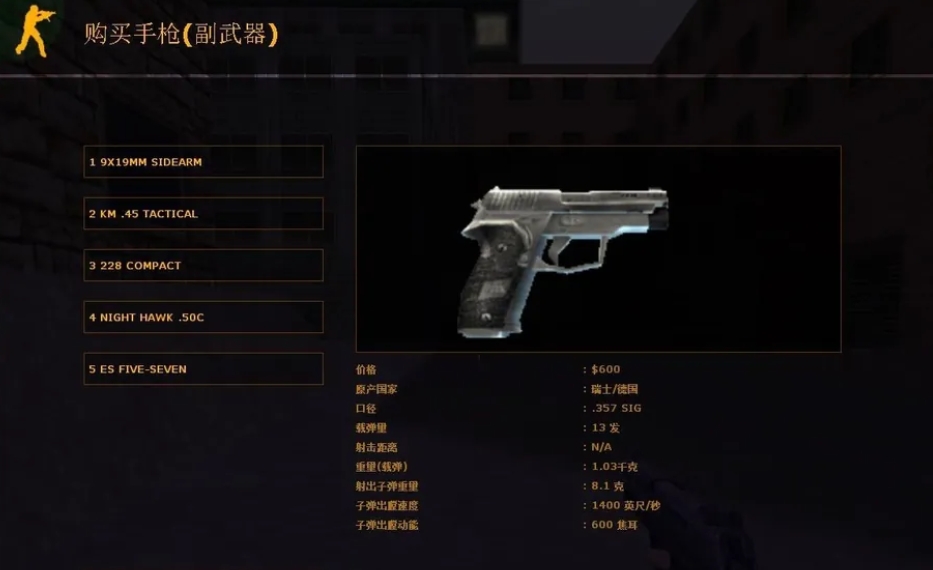Choose the KM .45 Tactical pistol
This screenshot has height=570, width=933.
pyautogui.click(x=203, y=214)
